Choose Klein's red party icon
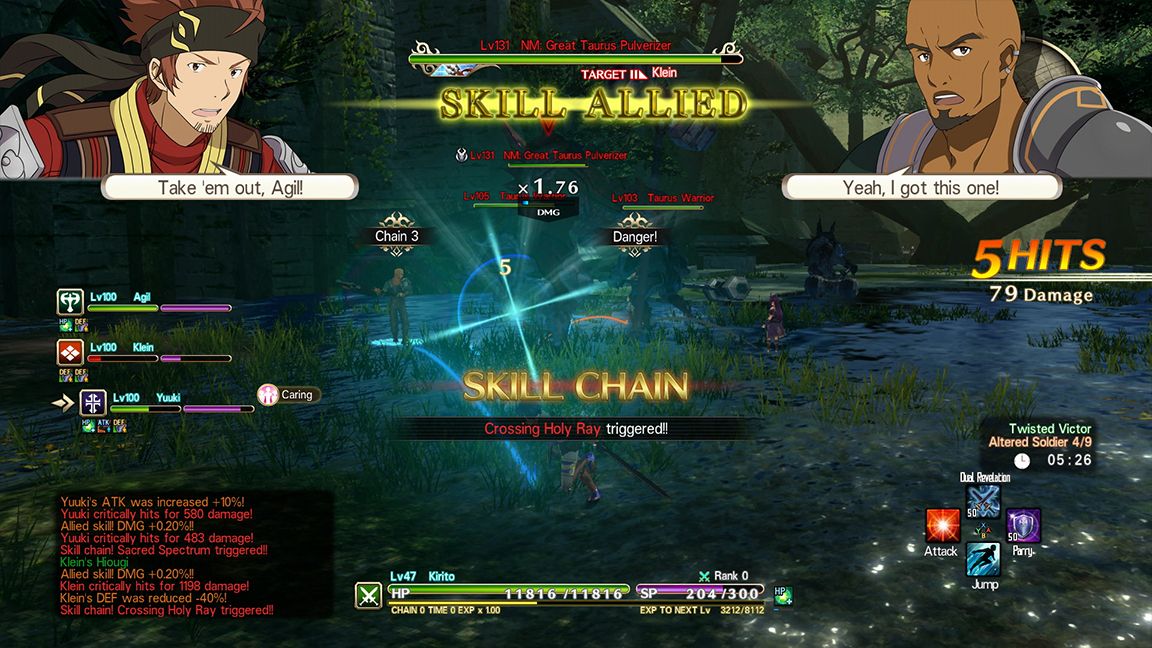The width and height of the screenshot is (1152, 648). [x=70, y=352]
